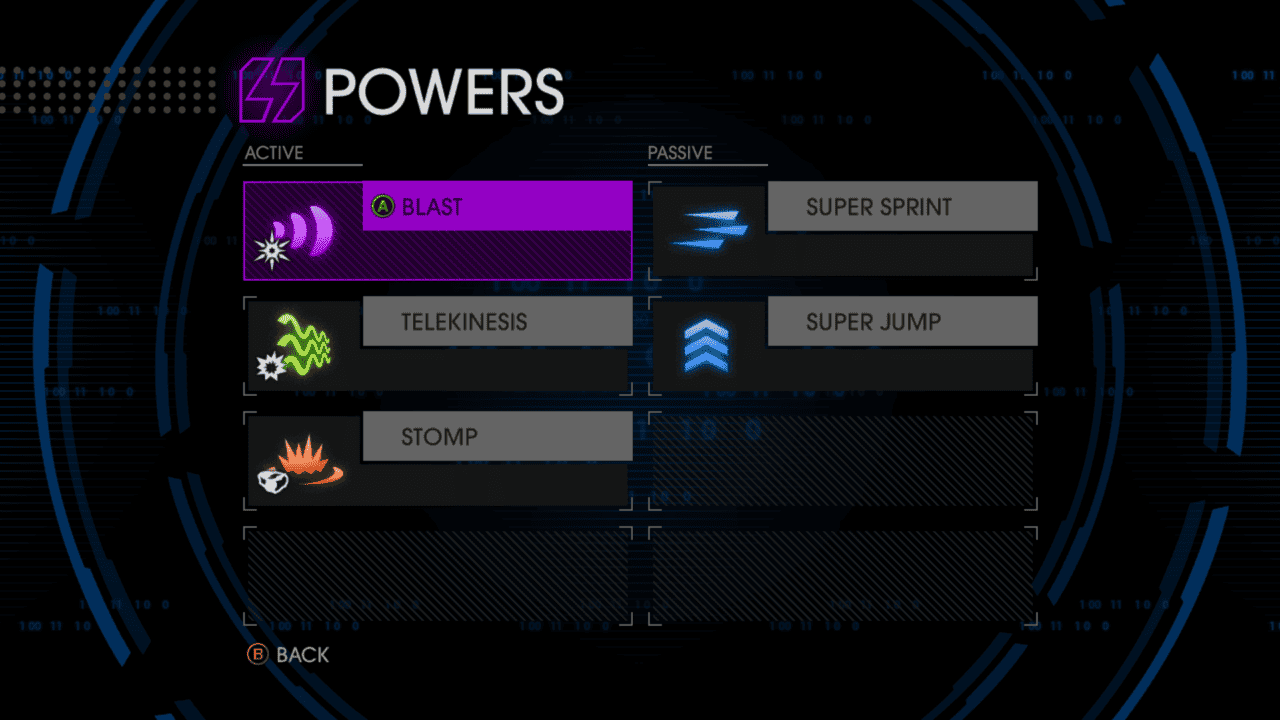Activate the highlighted Blast power entry
Viewport: 1280px width, 720px height.
[x=497, y=207]
